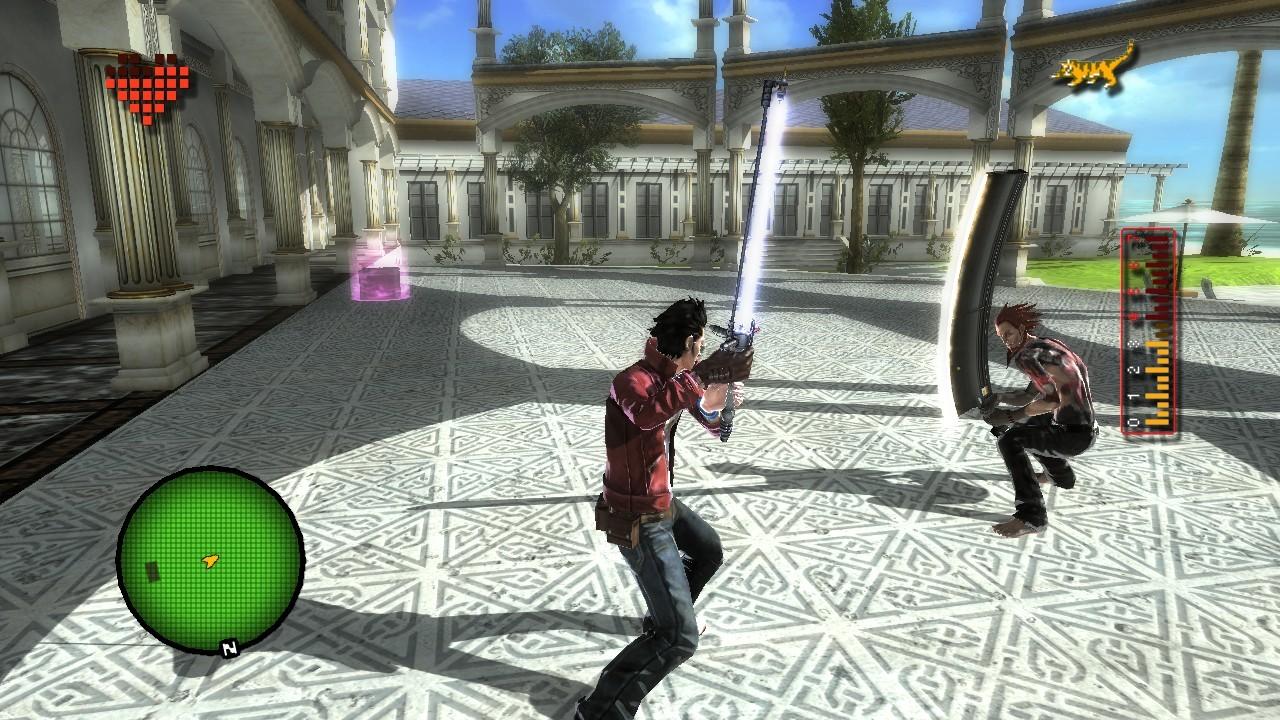Select the number 3 label on the gauge
This screenshot has width=1280, height=720.
point(1135,344)
